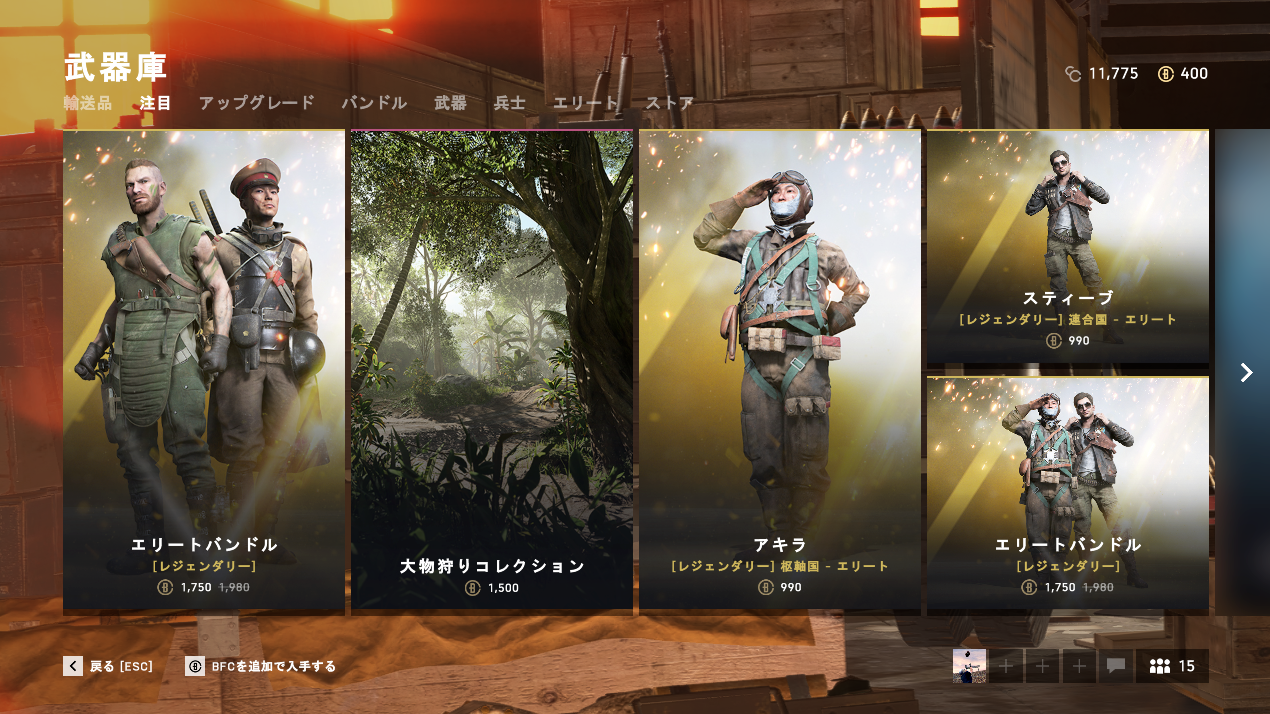Click BFCを追加で入手する button
This screenshot has height=714, width=1270.
[x=261, y=666]
